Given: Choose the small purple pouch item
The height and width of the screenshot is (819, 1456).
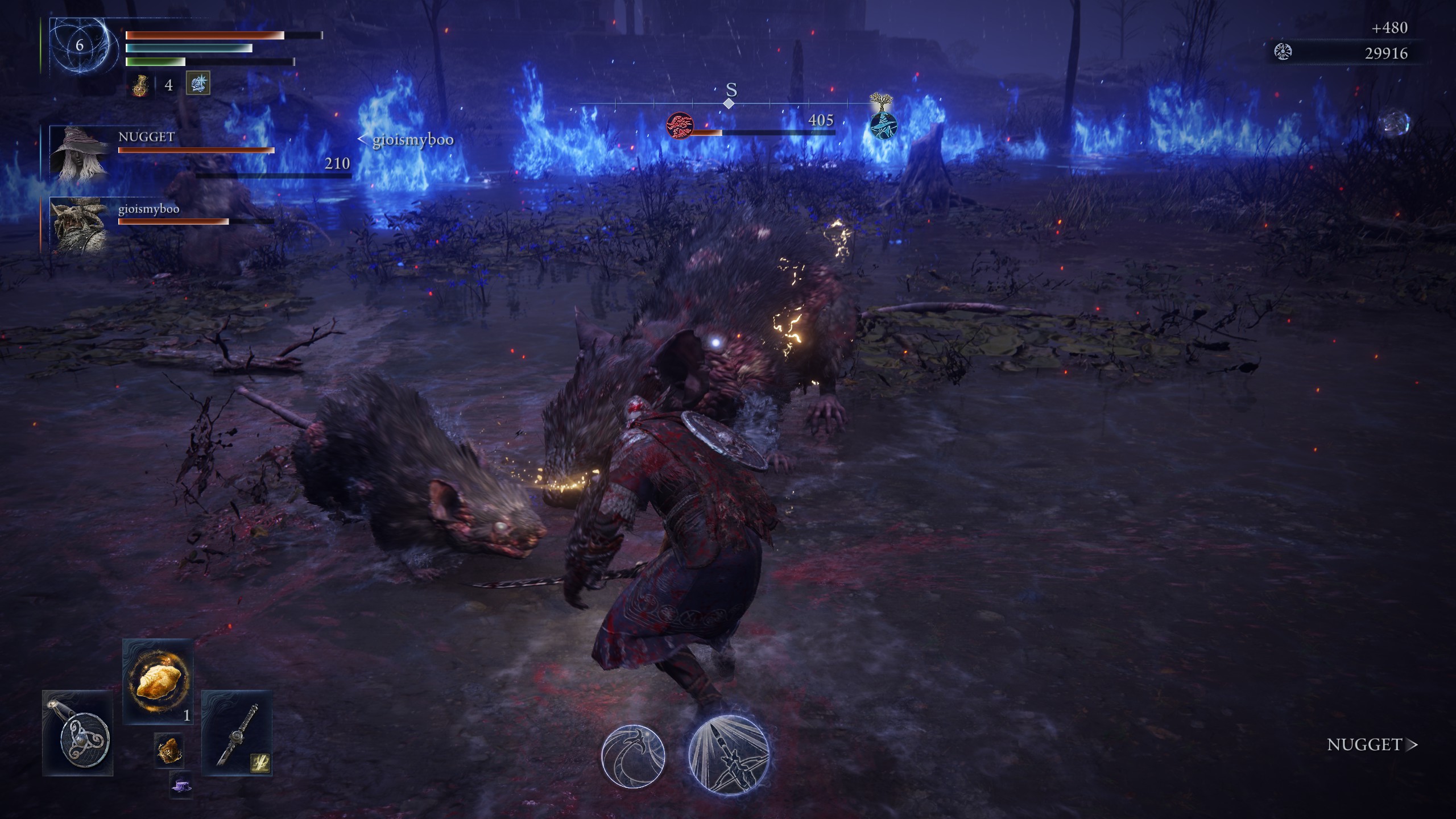Looking at the screenshot, I should (181, 785).
